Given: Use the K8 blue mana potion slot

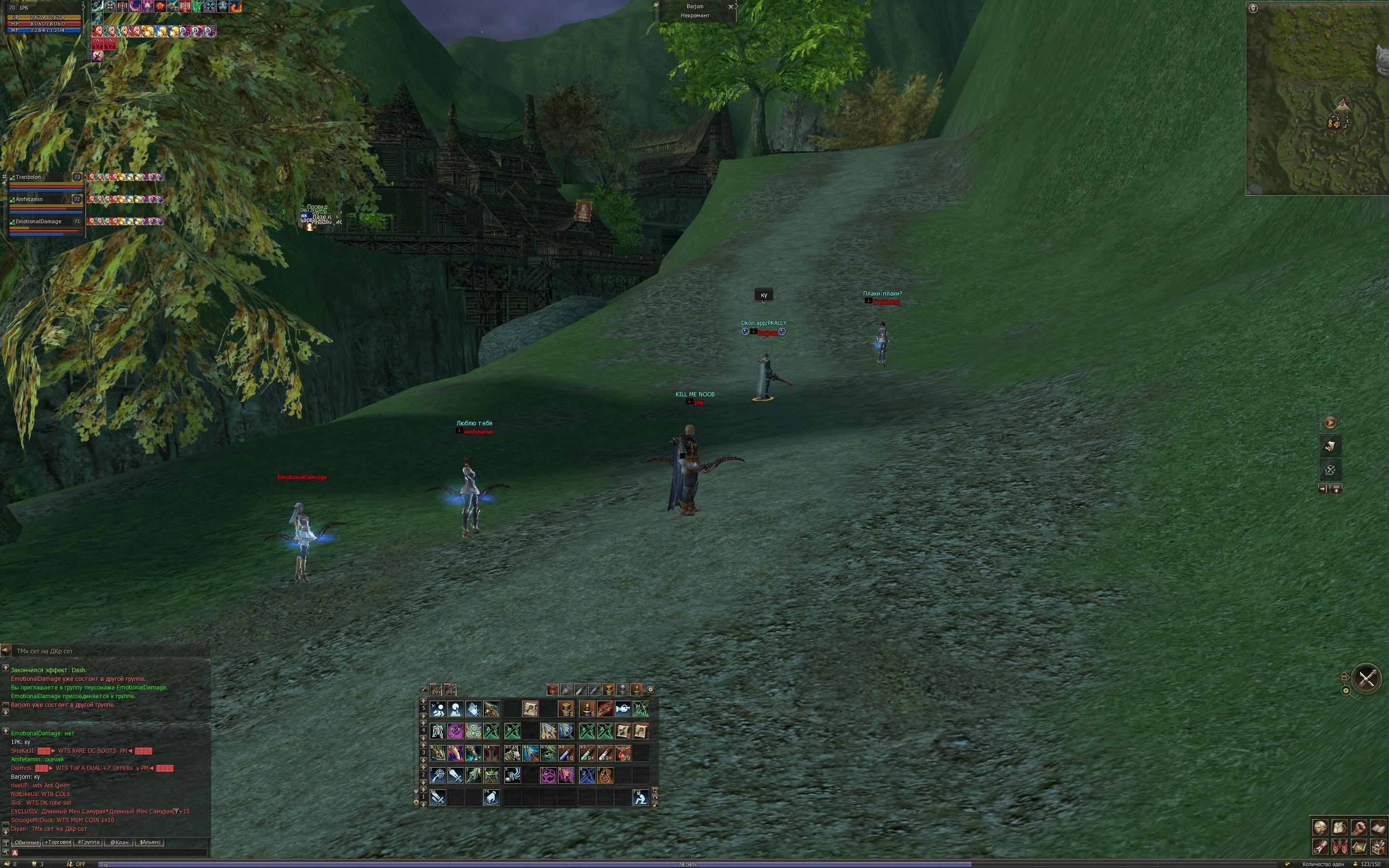Looking at the screenshot, I should click(x=566, y=753).
